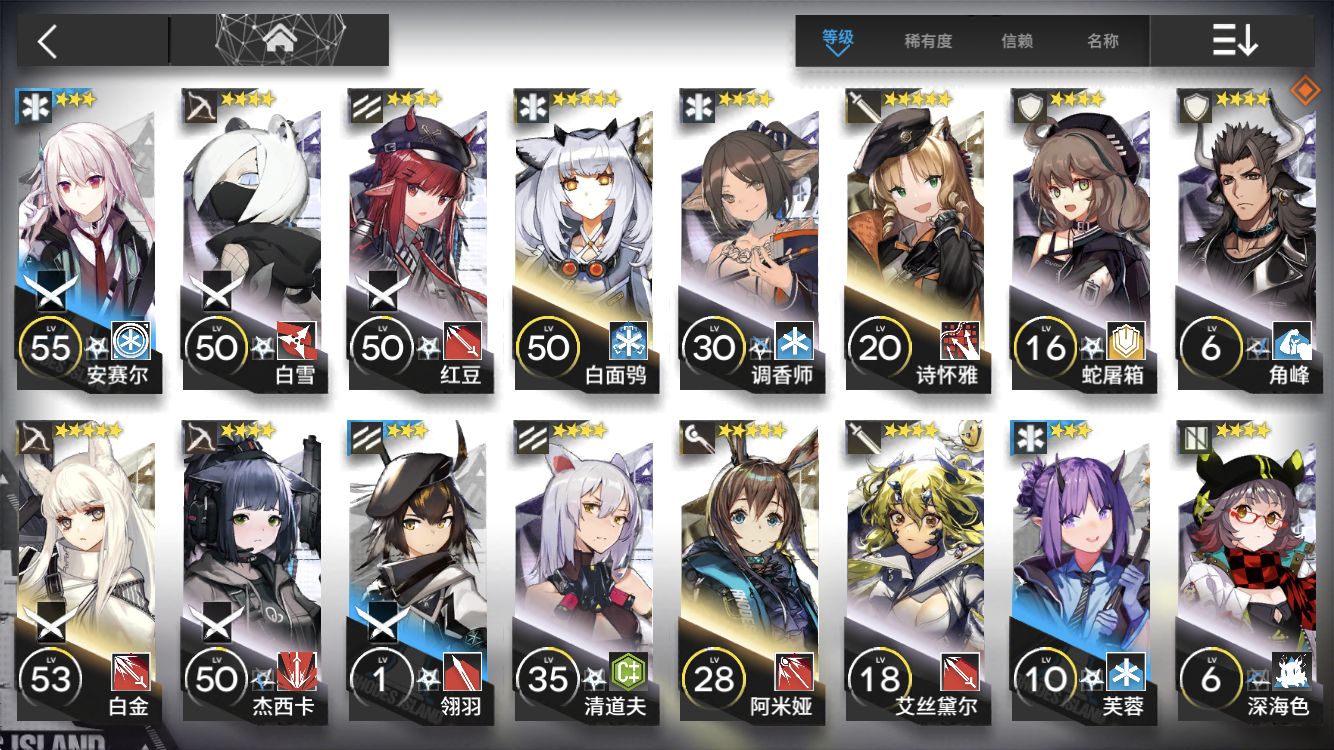This screenshot has width=1334, height=750.
Task: Sort operators by 名称 (name)
Action: (1103, 41)
